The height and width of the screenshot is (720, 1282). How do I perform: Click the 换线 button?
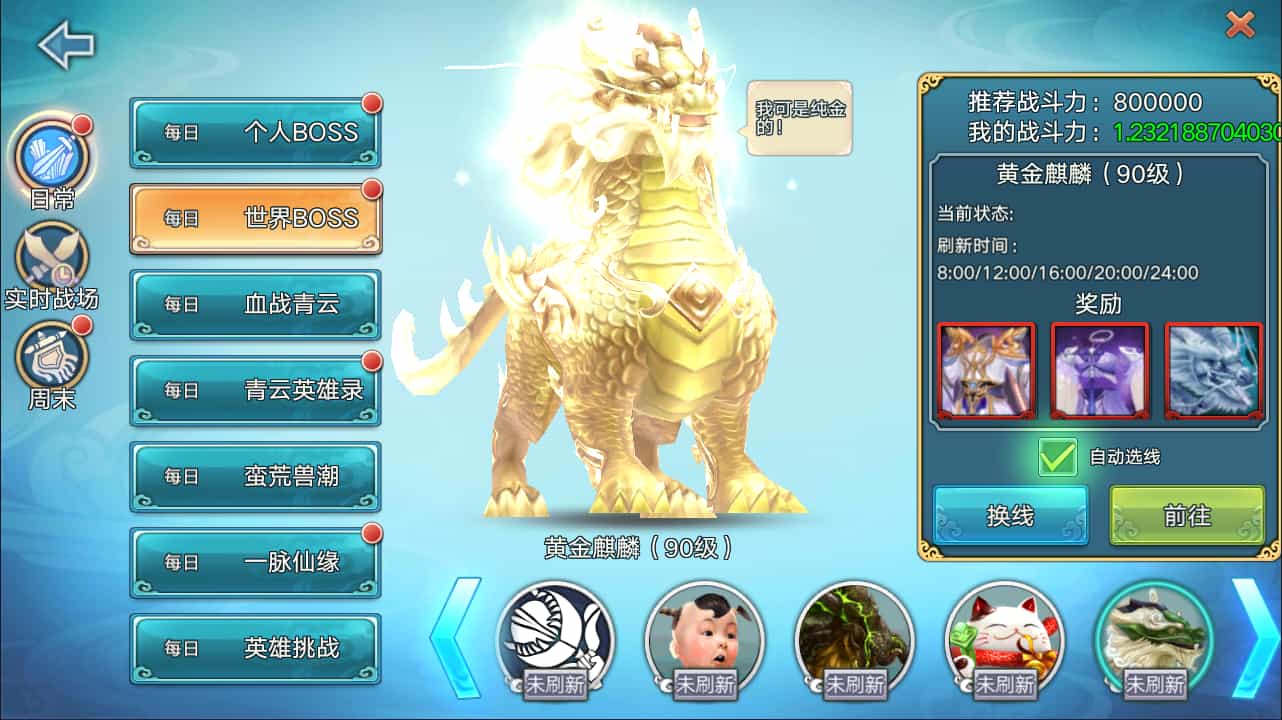[1011, 514]
